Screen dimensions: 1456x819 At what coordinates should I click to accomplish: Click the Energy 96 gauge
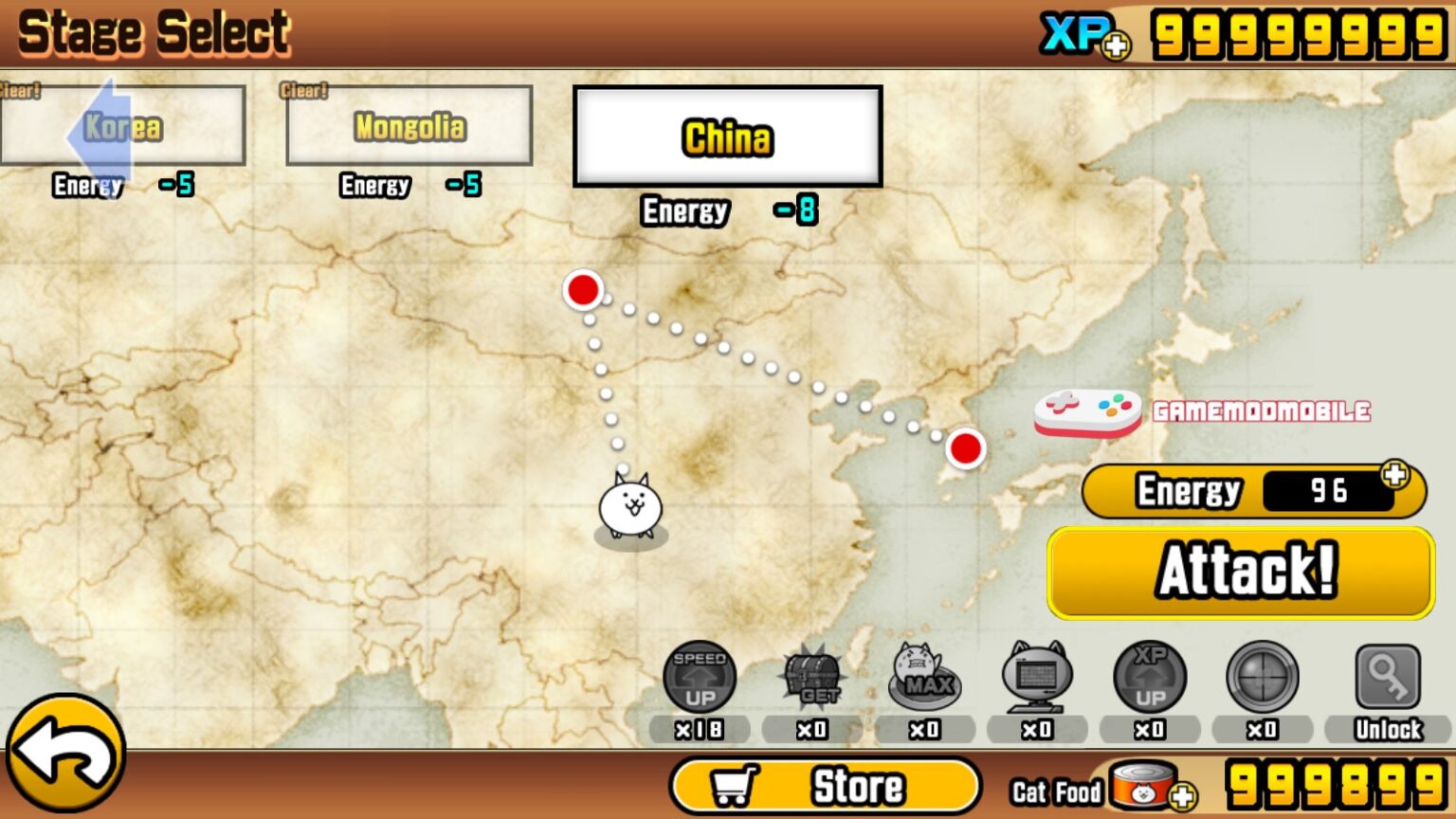point(1251,490)
